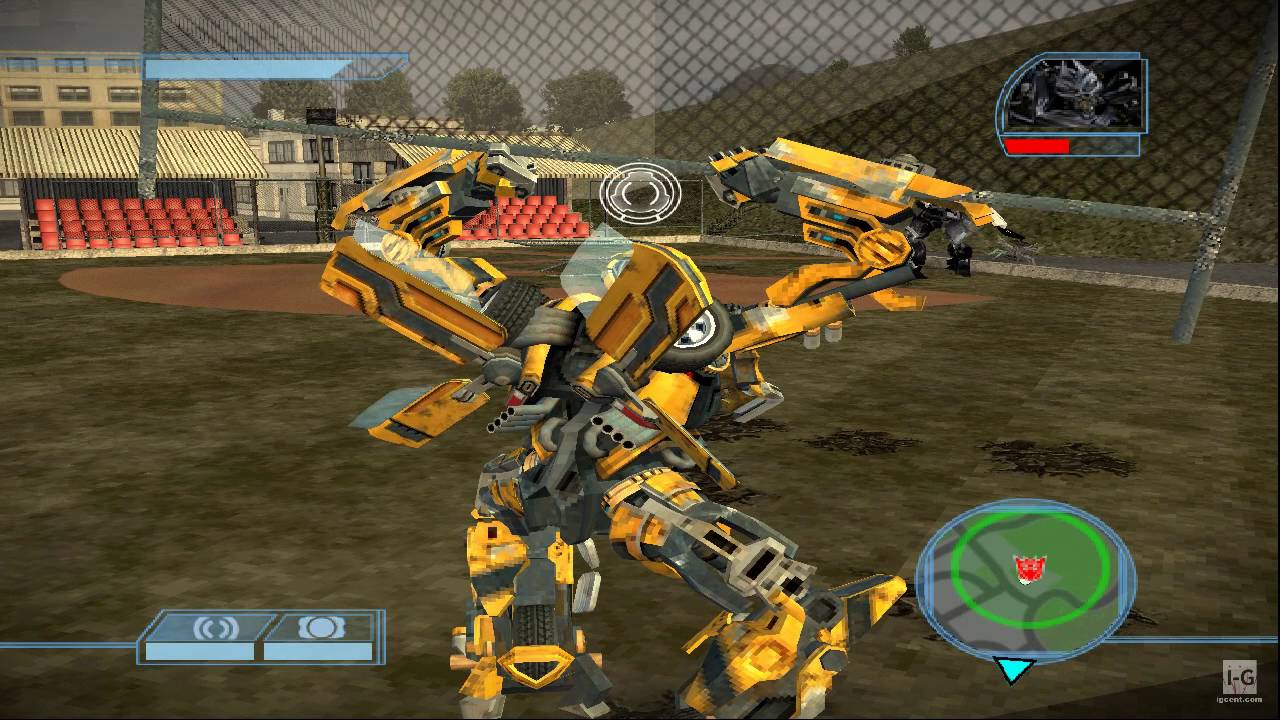Enable the lock-on reticle on the target
This screenshot has width=1280, height=720.
click(x=639, y=192)
